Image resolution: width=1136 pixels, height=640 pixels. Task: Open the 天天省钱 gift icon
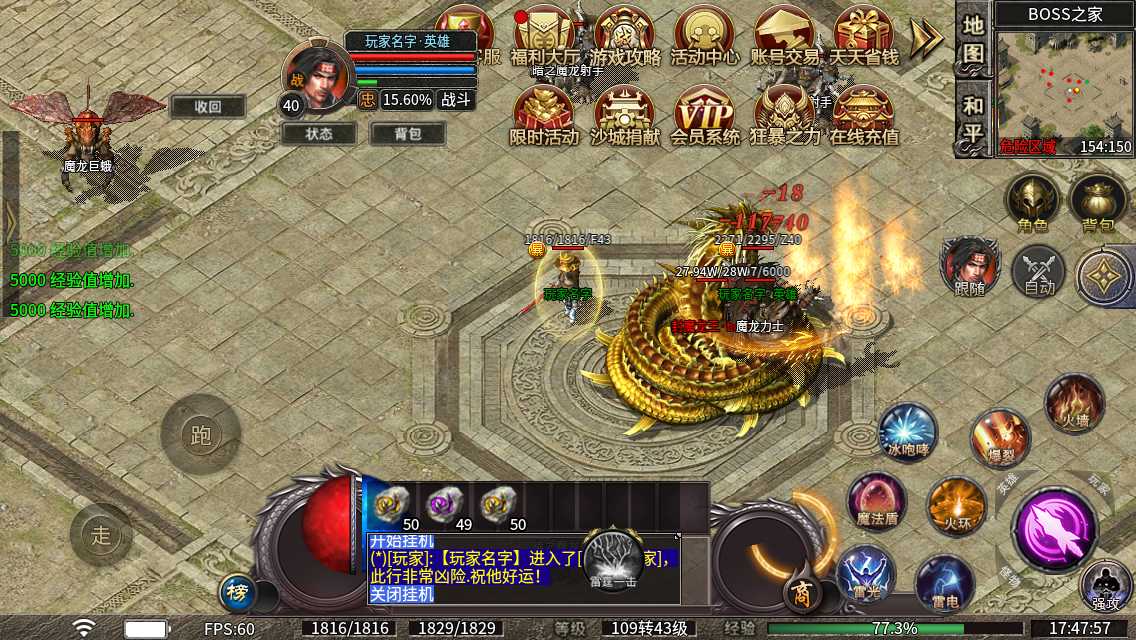click(x=864, y=36)
